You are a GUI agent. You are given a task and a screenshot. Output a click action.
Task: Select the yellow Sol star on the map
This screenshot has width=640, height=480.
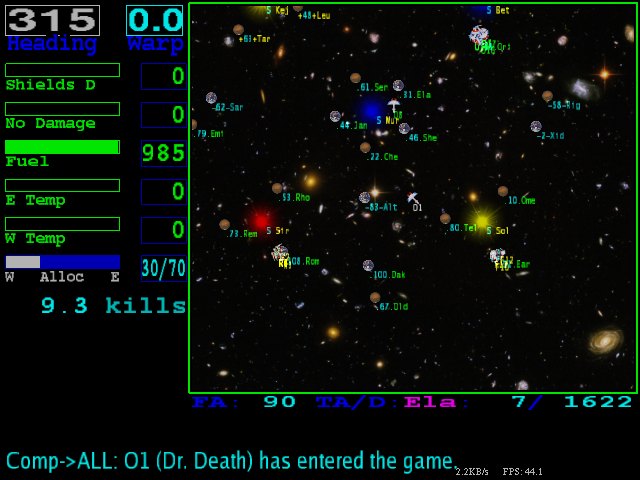(x=482, y=220)
